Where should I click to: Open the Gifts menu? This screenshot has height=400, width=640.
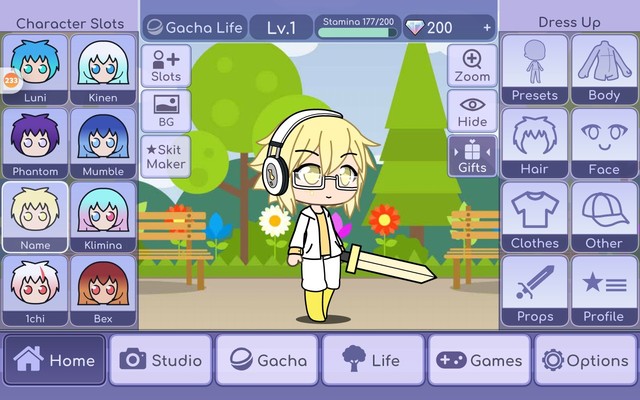pos(472,156)
